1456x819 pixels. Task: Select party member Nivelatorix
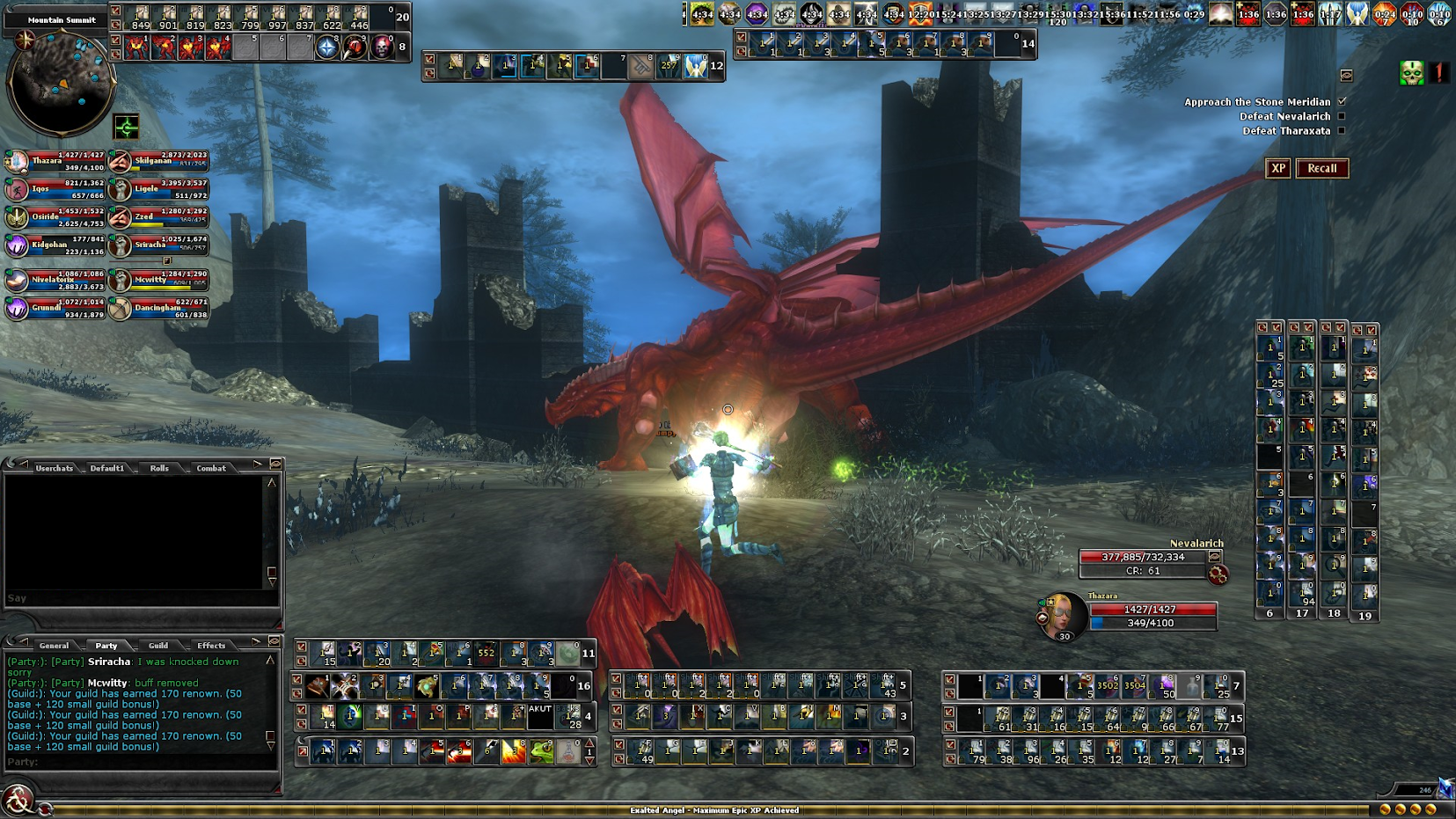point(55,280)
